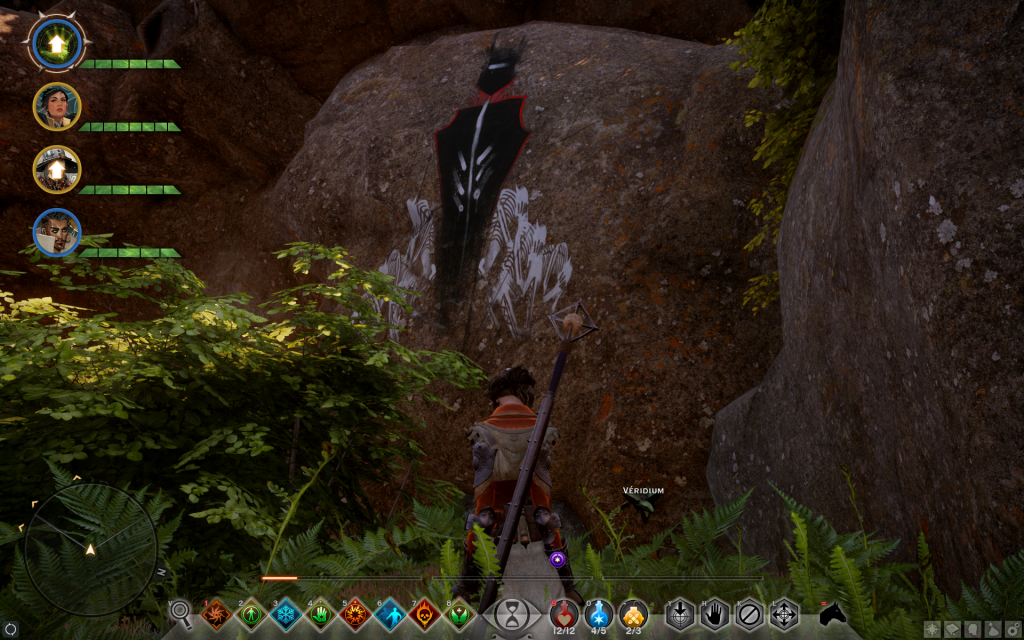This screenshot has width=1024, height=640.
Task: Use the green figure ability in slot 2
Action: pyautogui.click(x=250, y=613)
